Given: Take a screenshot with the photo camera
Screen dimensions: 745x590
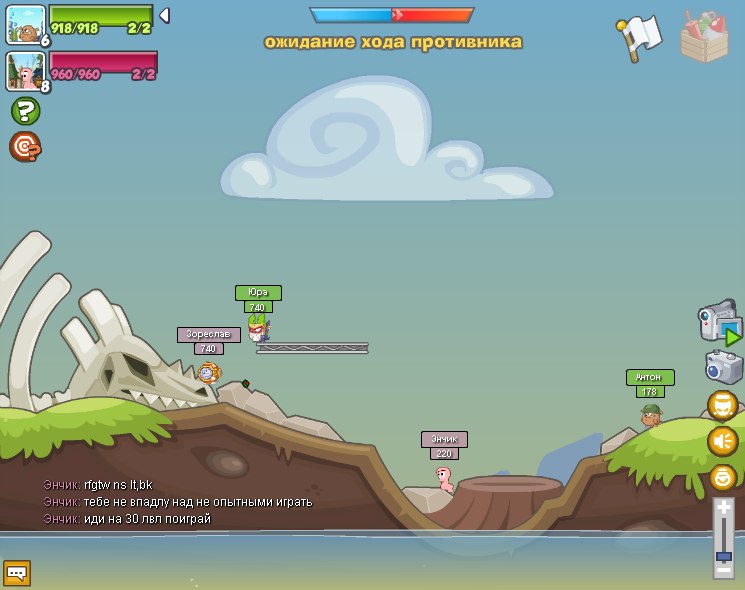Looking at the screenshot, I should tap(723, 367).
